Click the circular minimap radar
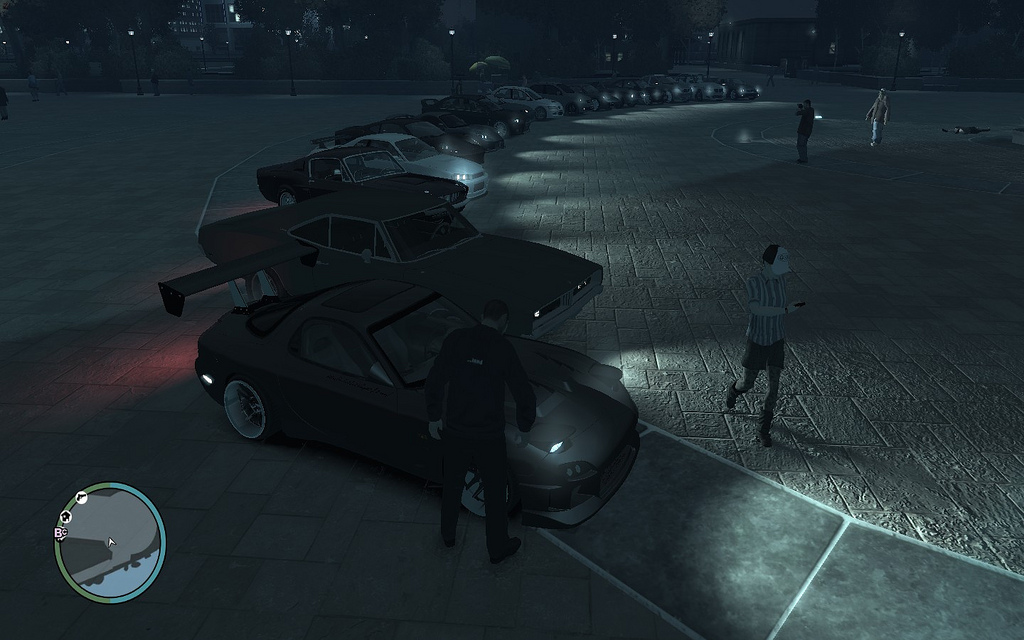 (110, 543)
